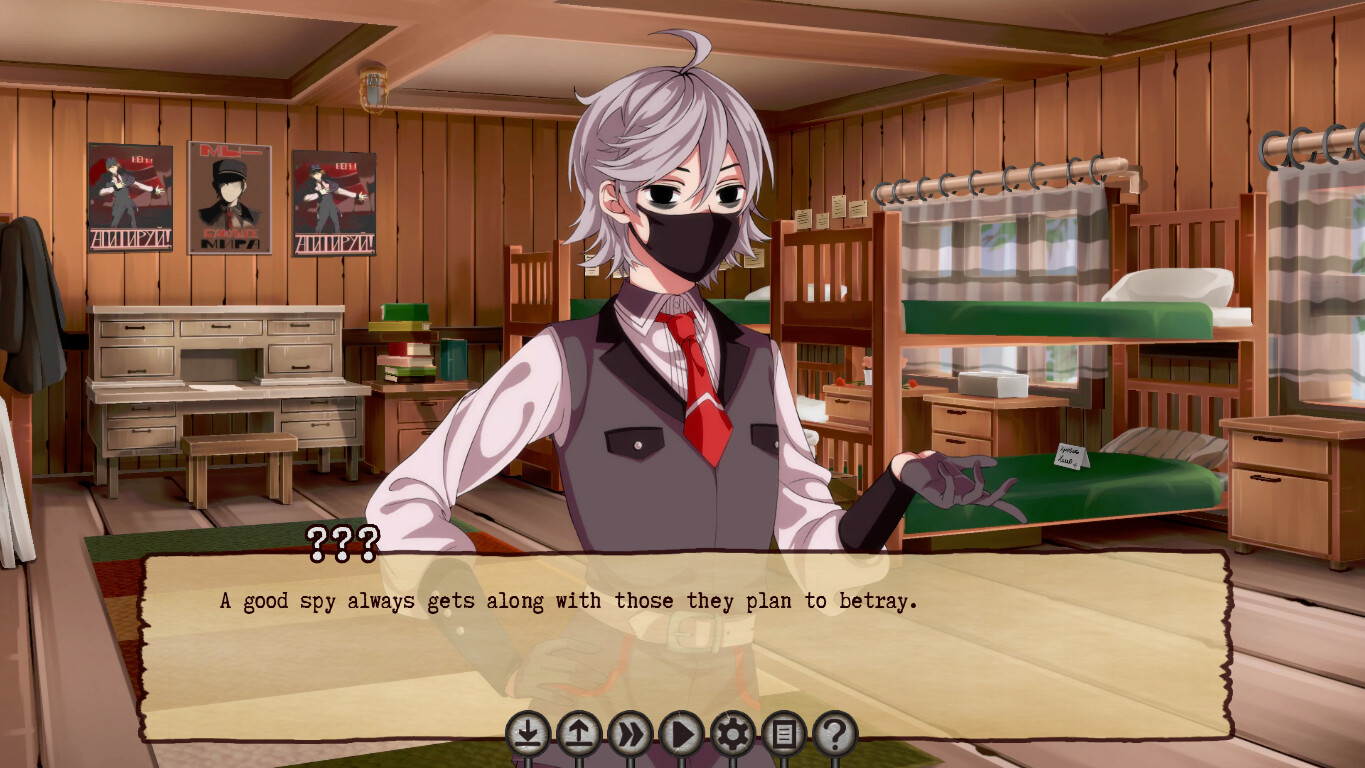Image resolution: width=1365 pixels, height=768 pixels.
Task: Advance the dialogue by clicking the text box
Action: 685,640
